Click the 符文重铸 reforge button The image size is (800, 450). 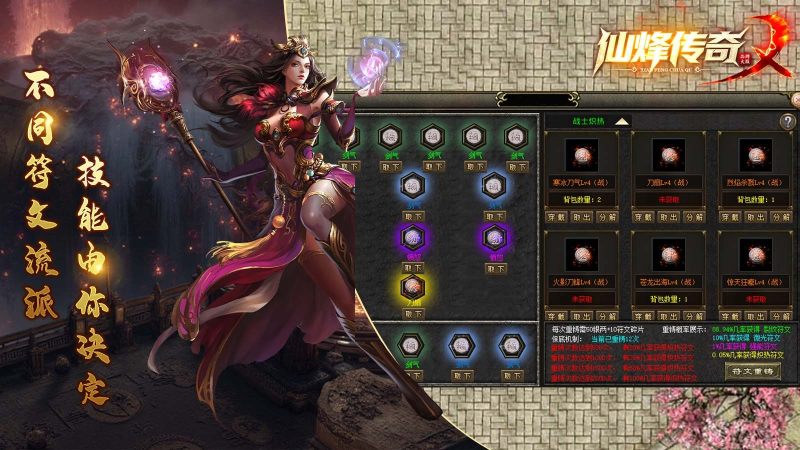pos(752,370)
